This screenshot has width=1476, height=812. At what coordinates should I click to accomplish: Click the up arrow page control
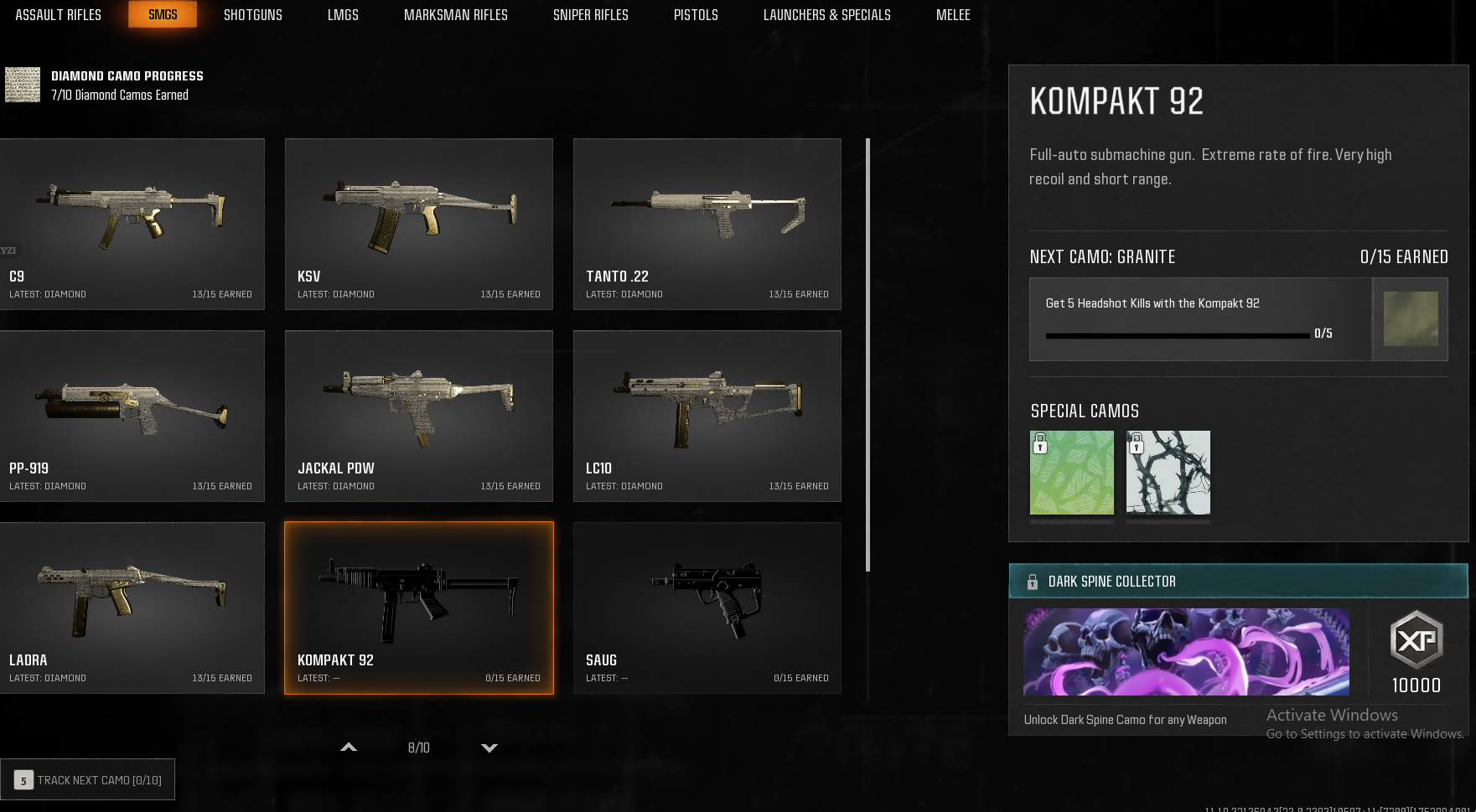[x=349, y=747]
